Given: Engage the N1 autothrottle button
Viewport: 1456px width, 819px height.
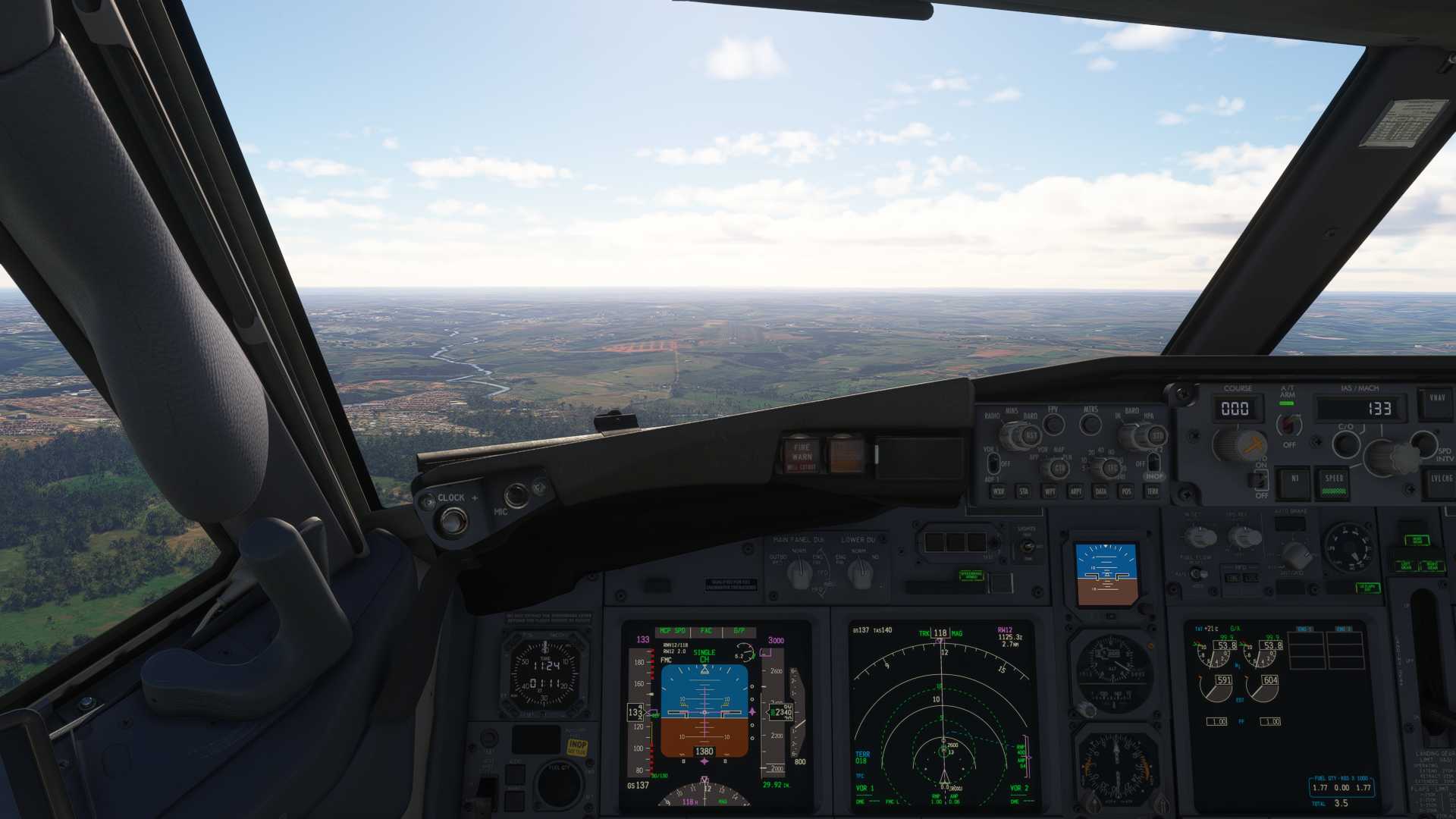Looking at the screenshot, I should click(1294, 479).
